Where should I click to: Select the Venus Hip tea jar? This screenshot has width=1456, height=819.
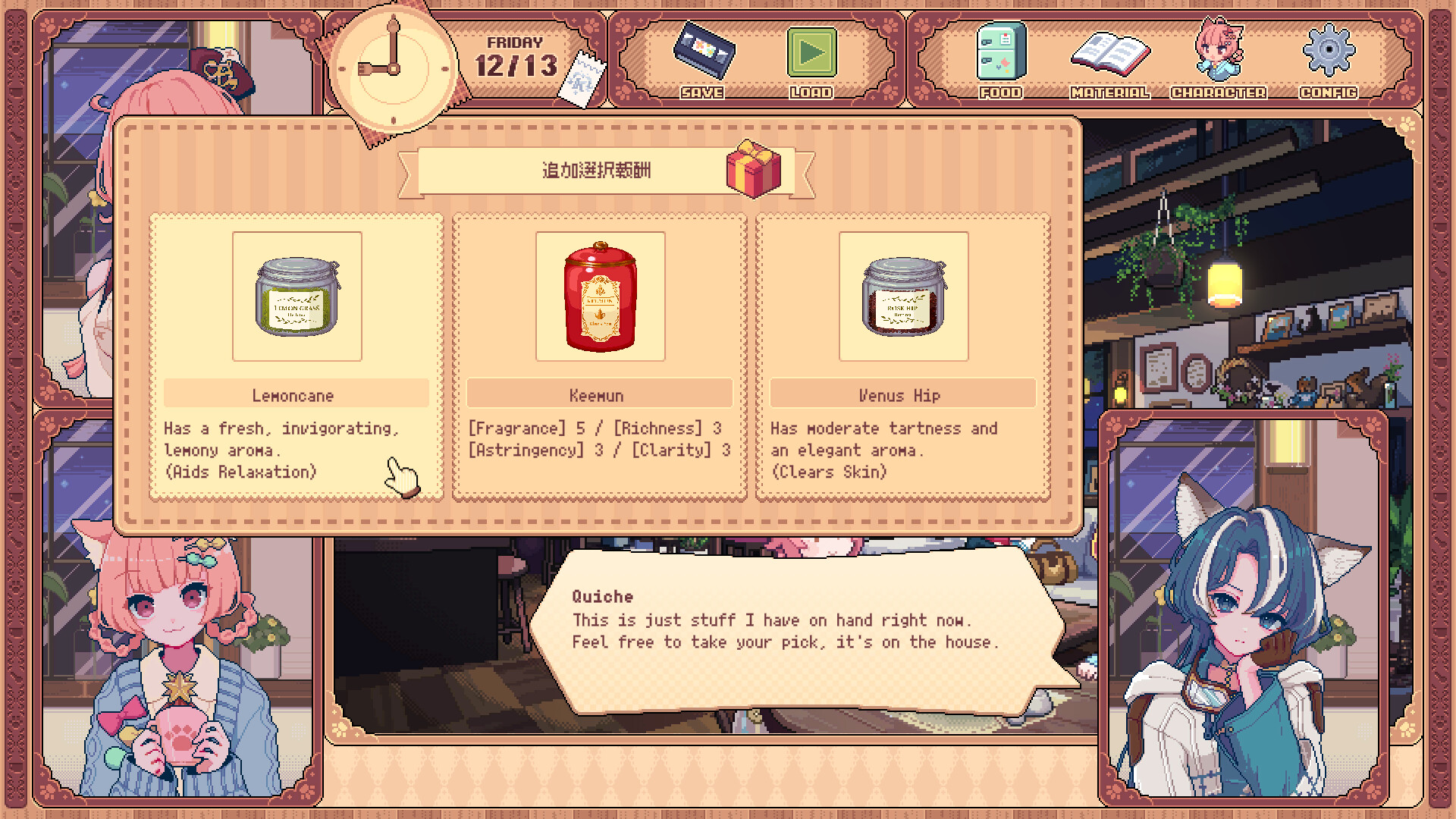click(902, 297)
